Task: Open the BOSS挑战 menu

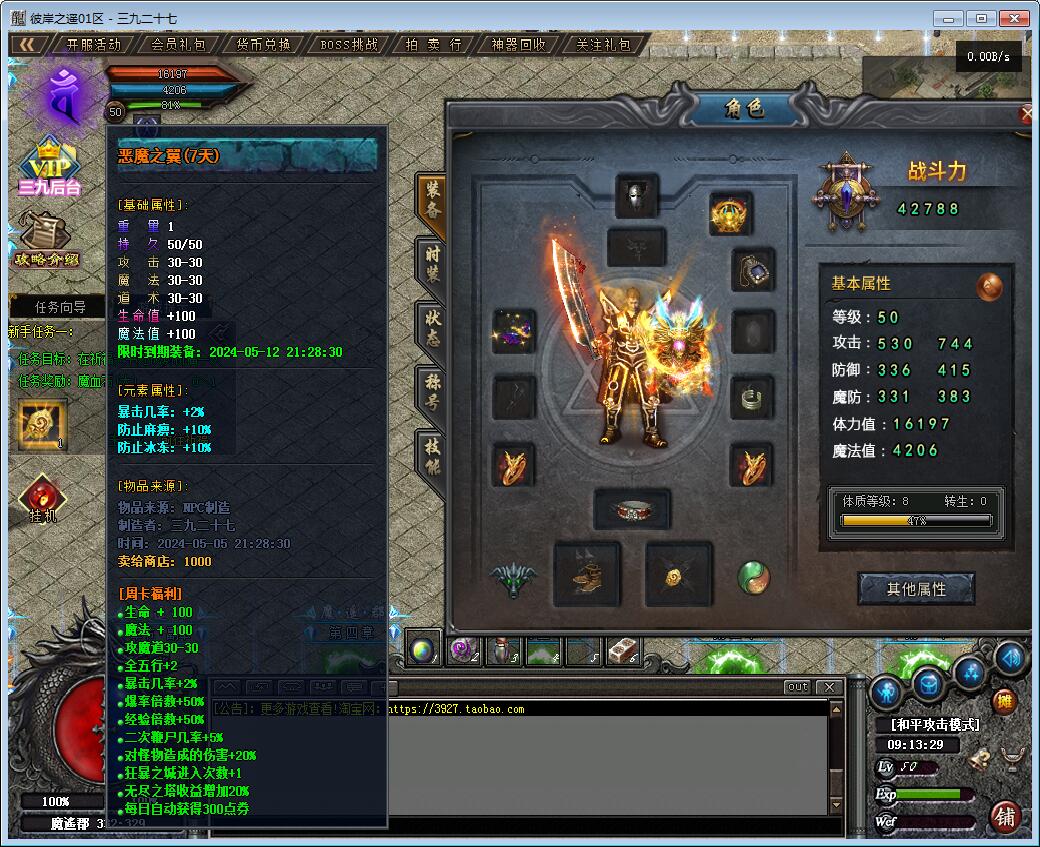Action: (349, 44)
